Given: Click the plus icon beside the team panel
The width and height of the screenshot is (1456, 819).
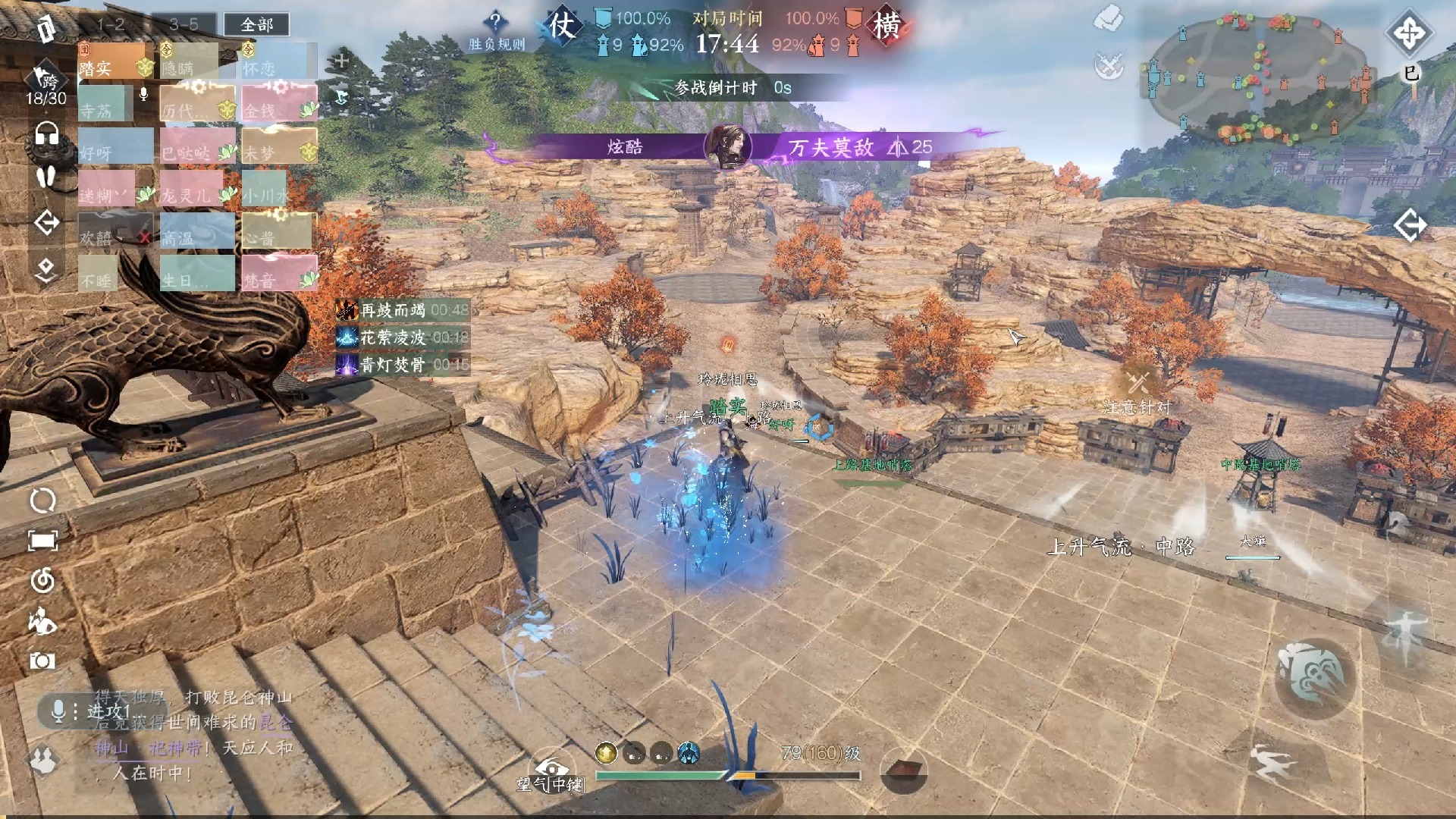Looking at the screenshot, I should [341, 61].
